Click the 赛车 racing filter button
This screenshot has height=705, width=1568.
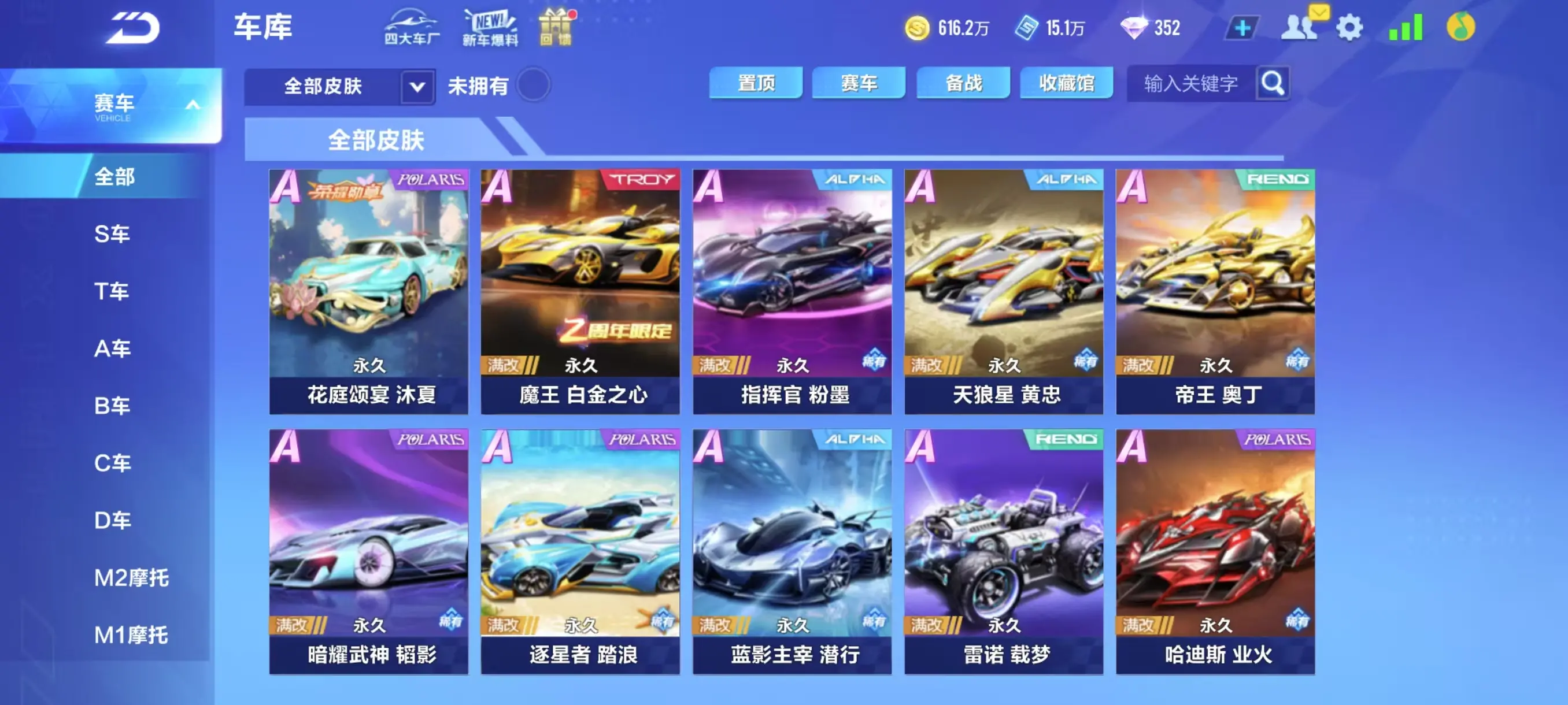[x=860, y=83]
